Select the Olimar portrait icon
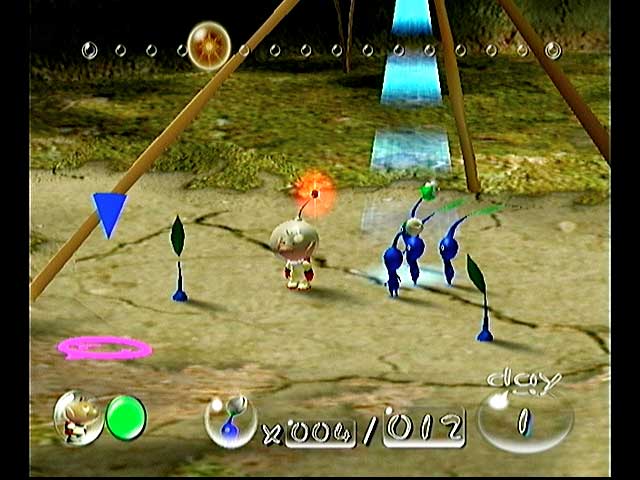Viewport: 640px width, 480px height. (x=77, y=417)
